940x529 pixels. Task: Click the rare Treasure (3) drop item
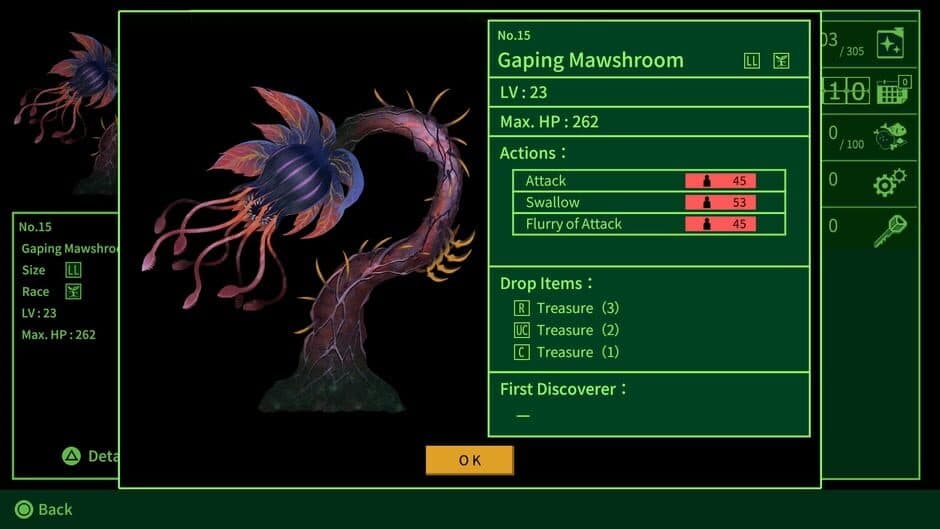(567, 308)
